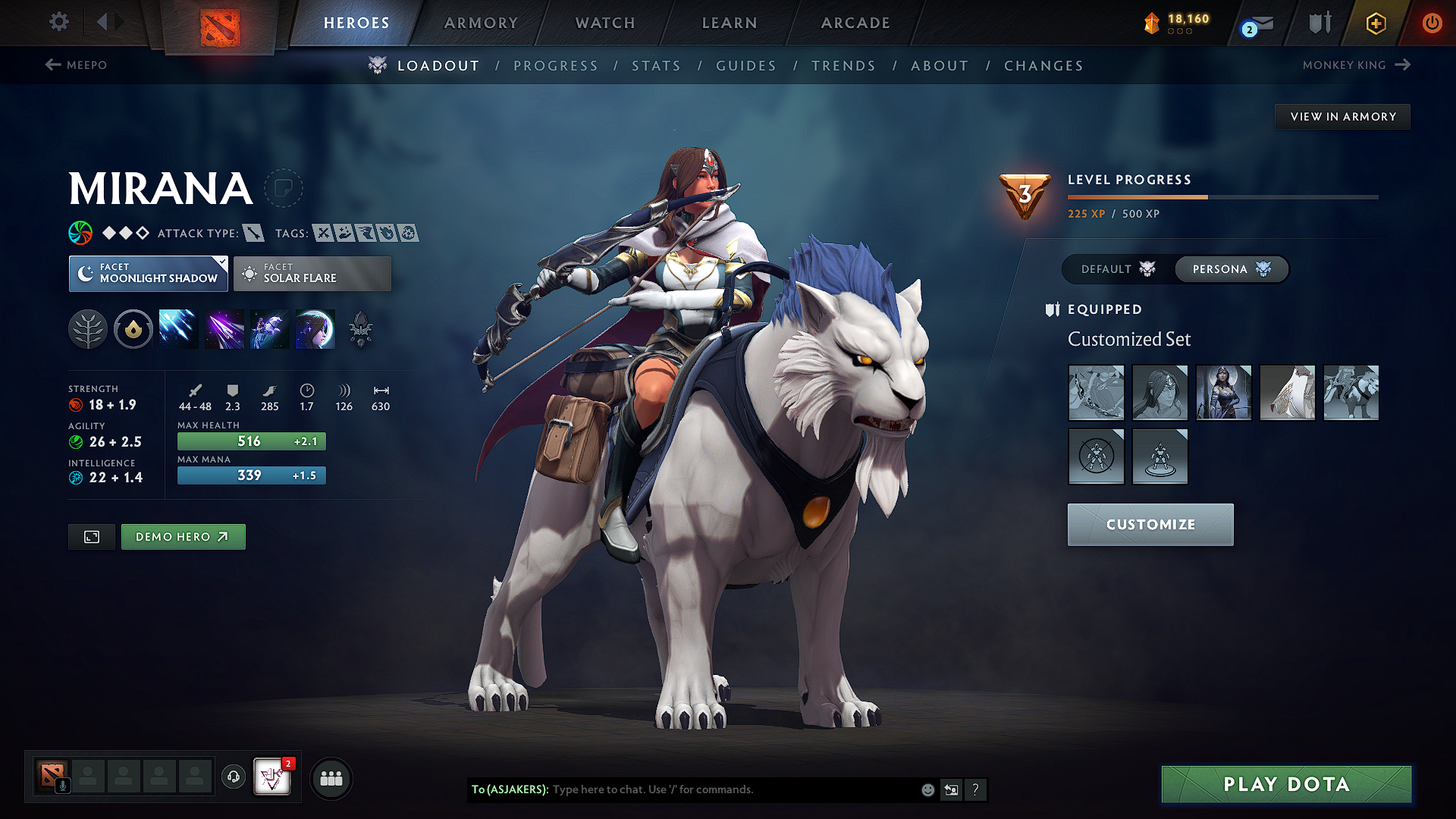The width and height of the screenshot is (1456, 819).
Task: Open the Guides section
Action: [x=746, y=66]
